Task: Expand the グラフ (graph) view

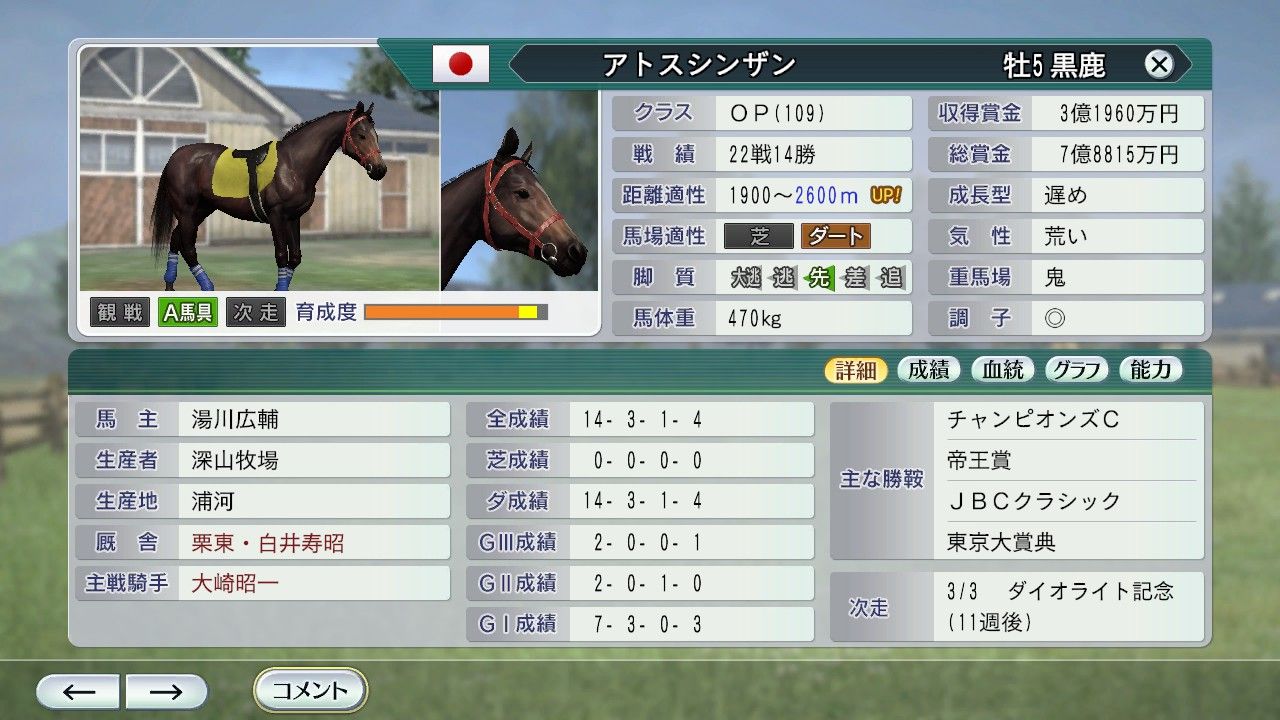Action: tap(1077, 368)
